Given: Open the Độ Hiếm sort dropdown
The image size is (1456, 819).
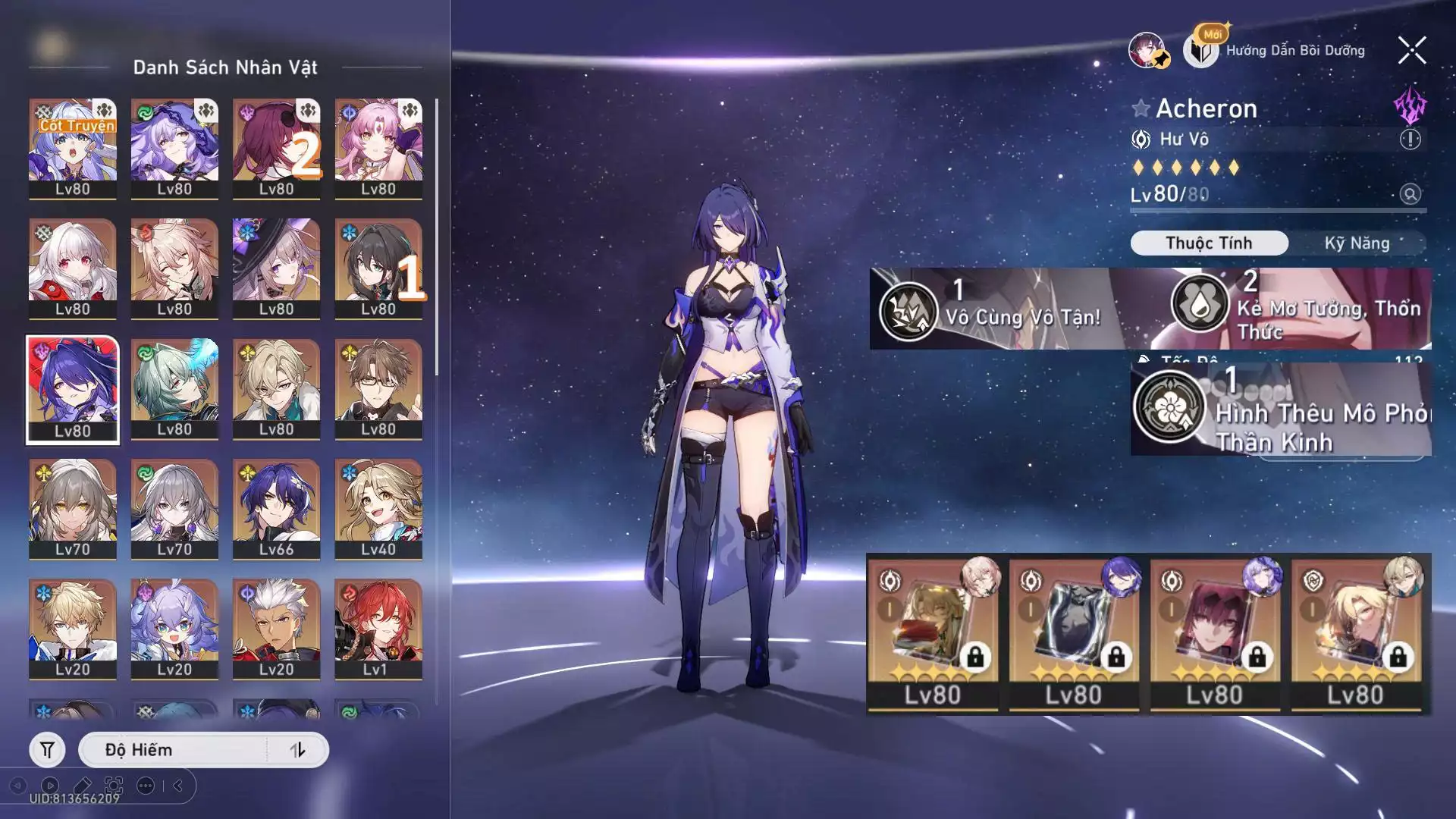Looking at the screenshot, I should pos(174,750).
